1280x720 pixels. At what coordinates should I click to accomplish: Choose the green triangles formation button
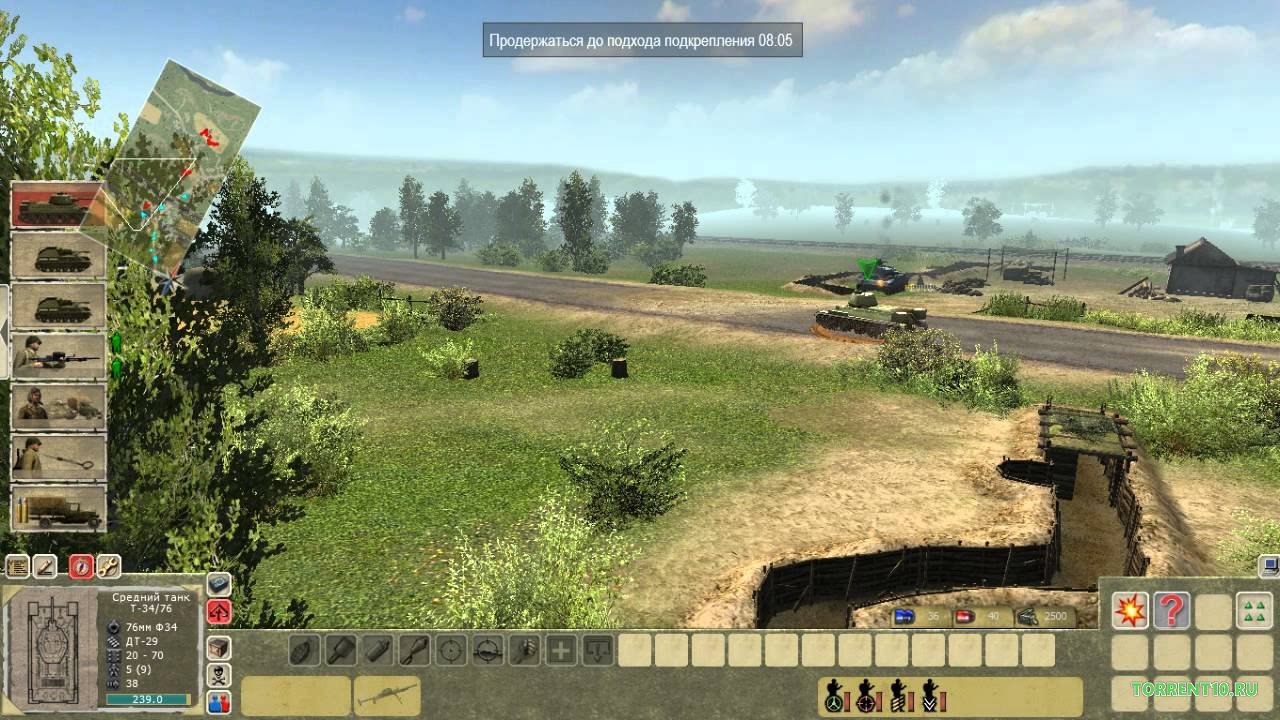(1254, 610)
